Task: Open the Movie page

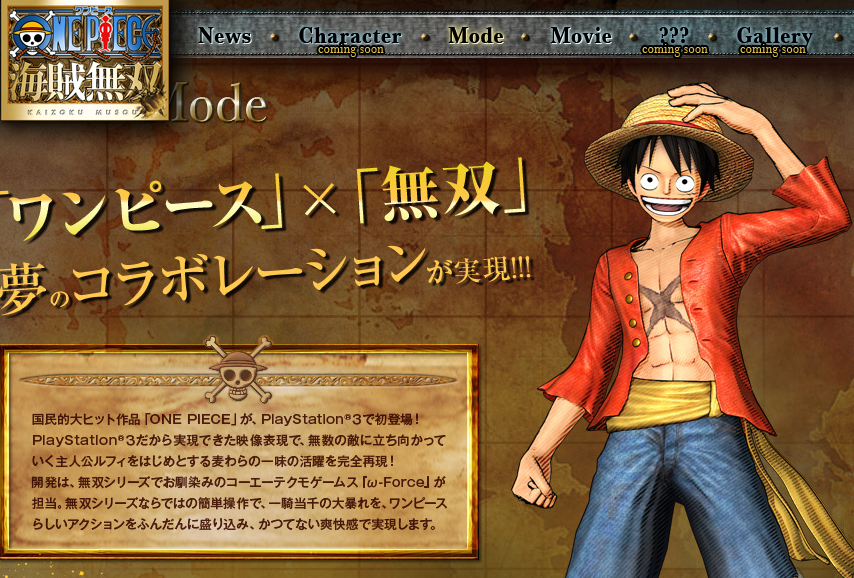Action: coord(581,36)
